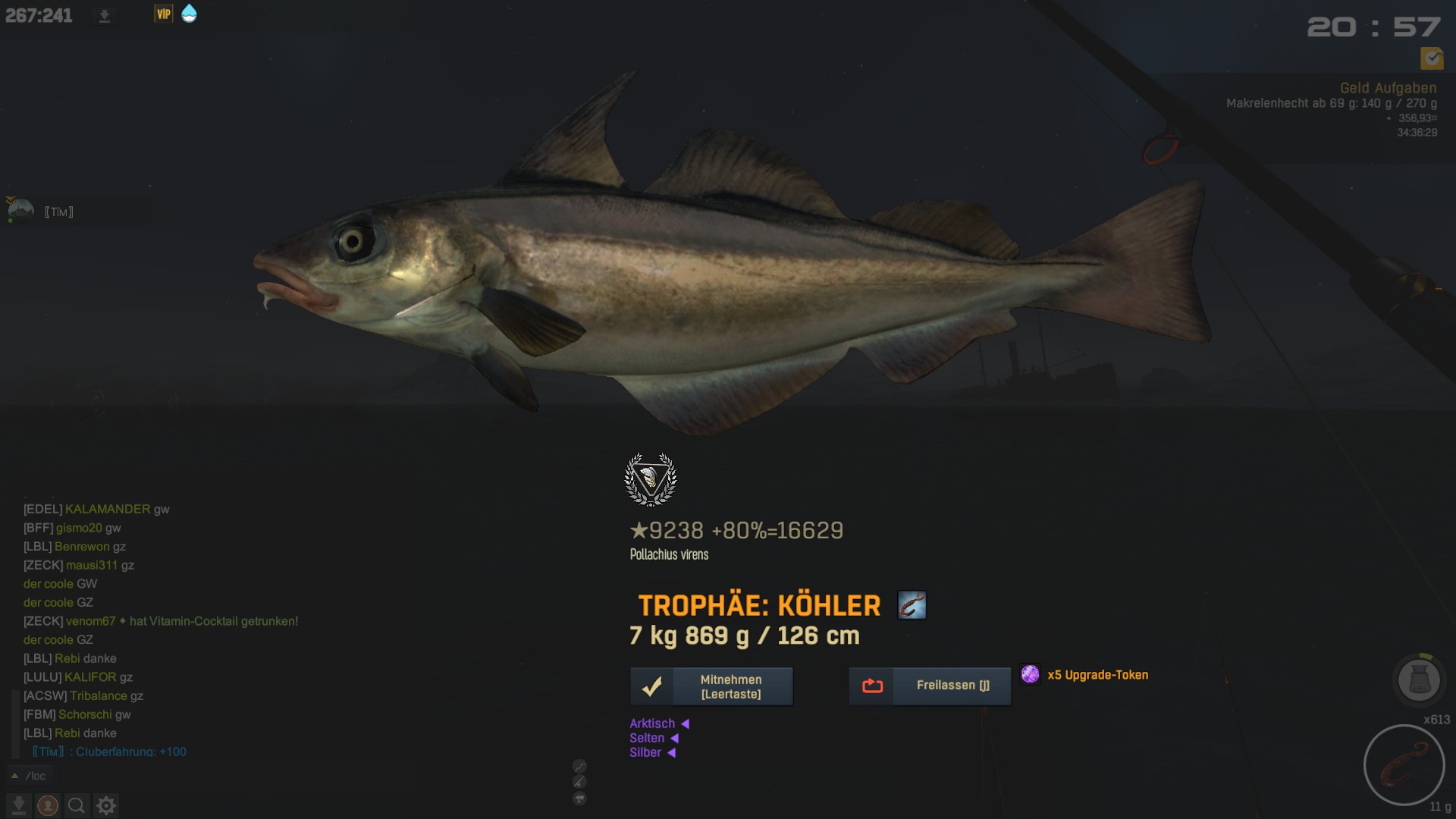Image resolution: width=1456 pixels, height=819 pixels.
Task: Click the Upgrade-Token reward icon
Action: [1030, 674]
